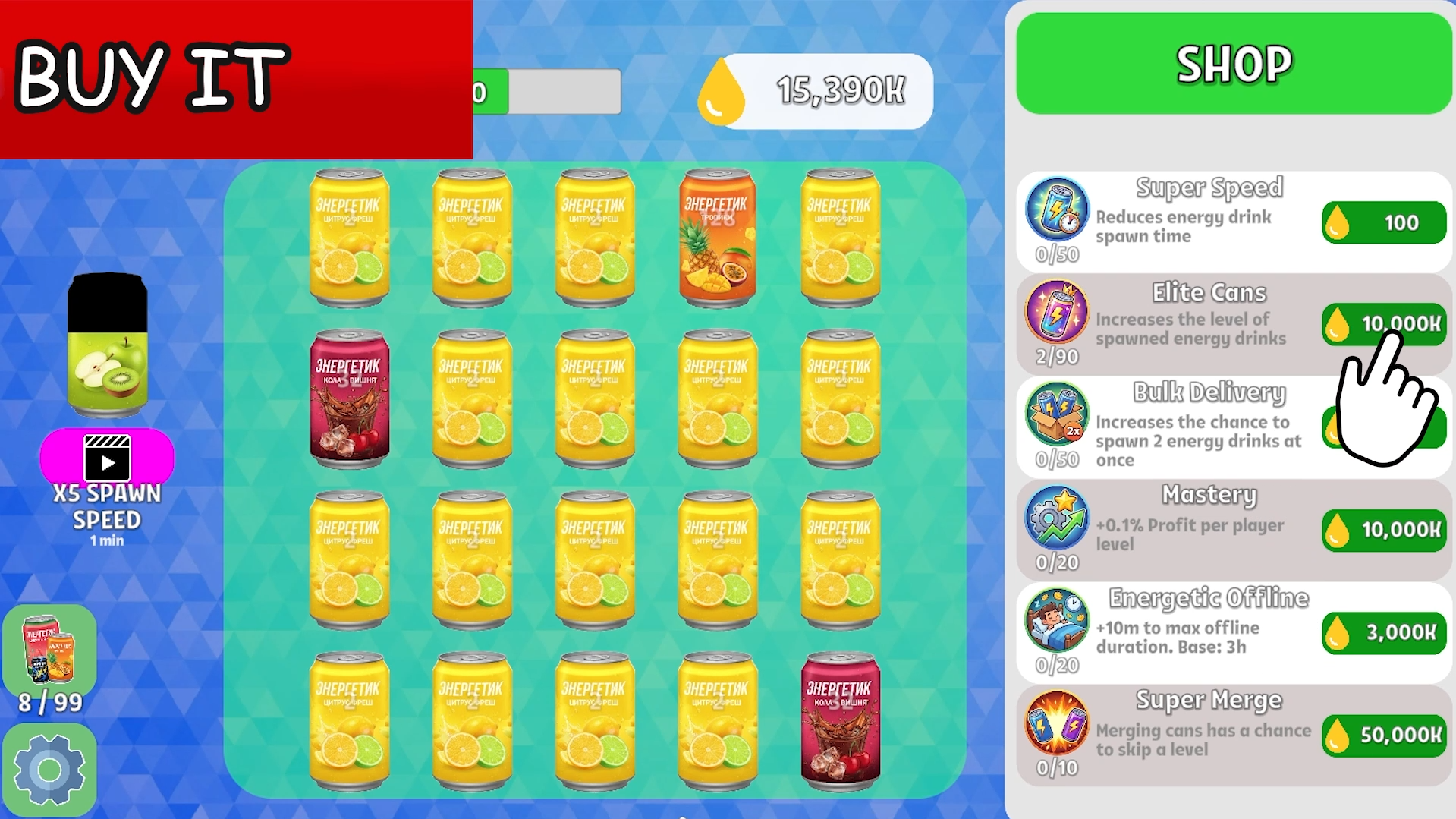Viewport: 1456px width, 819px height.
Task: Buy Super Speed for 100
Action: (1383, 222)
